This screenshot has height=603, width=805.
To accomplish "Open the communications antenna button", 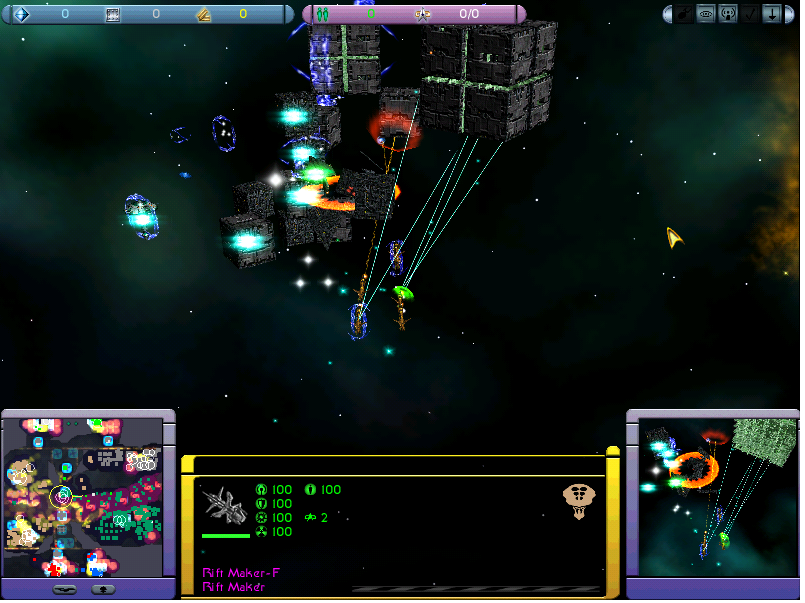I will 725,15.
